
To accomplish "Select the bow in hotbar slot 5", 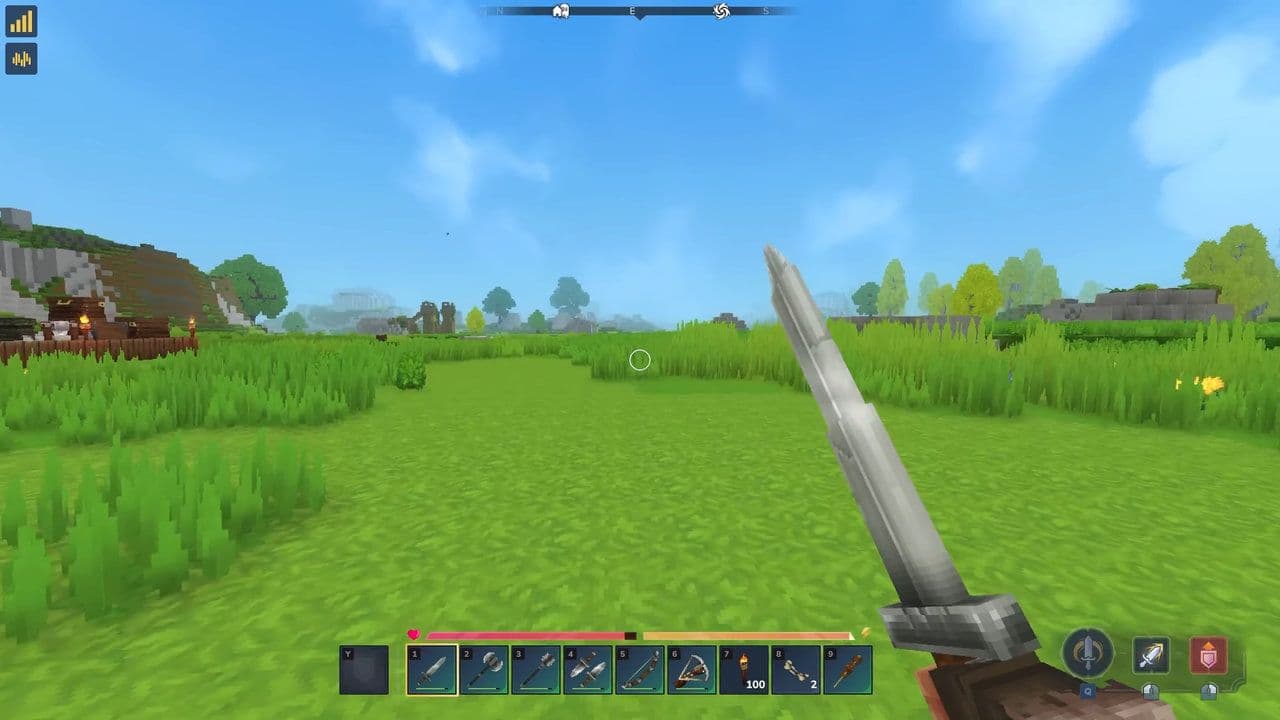I will point(642,668).
